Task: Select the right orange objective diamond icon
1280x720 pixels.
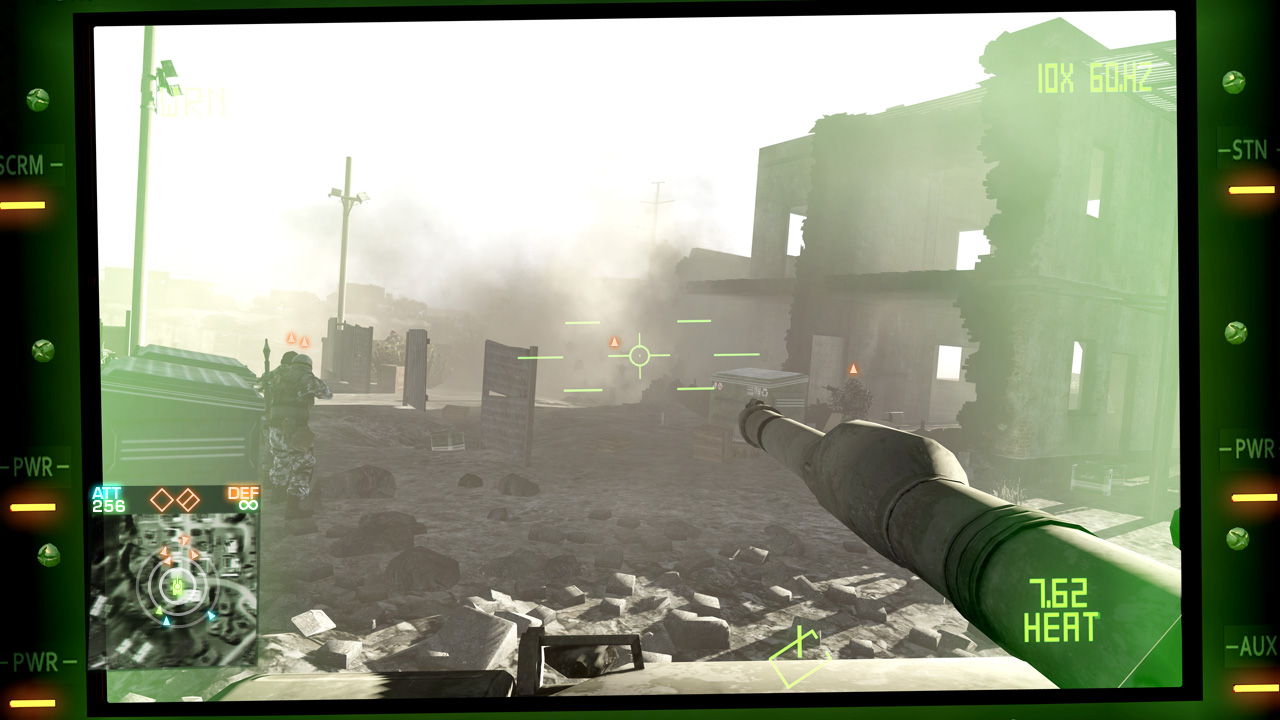Action: click(x=189, y=500)
